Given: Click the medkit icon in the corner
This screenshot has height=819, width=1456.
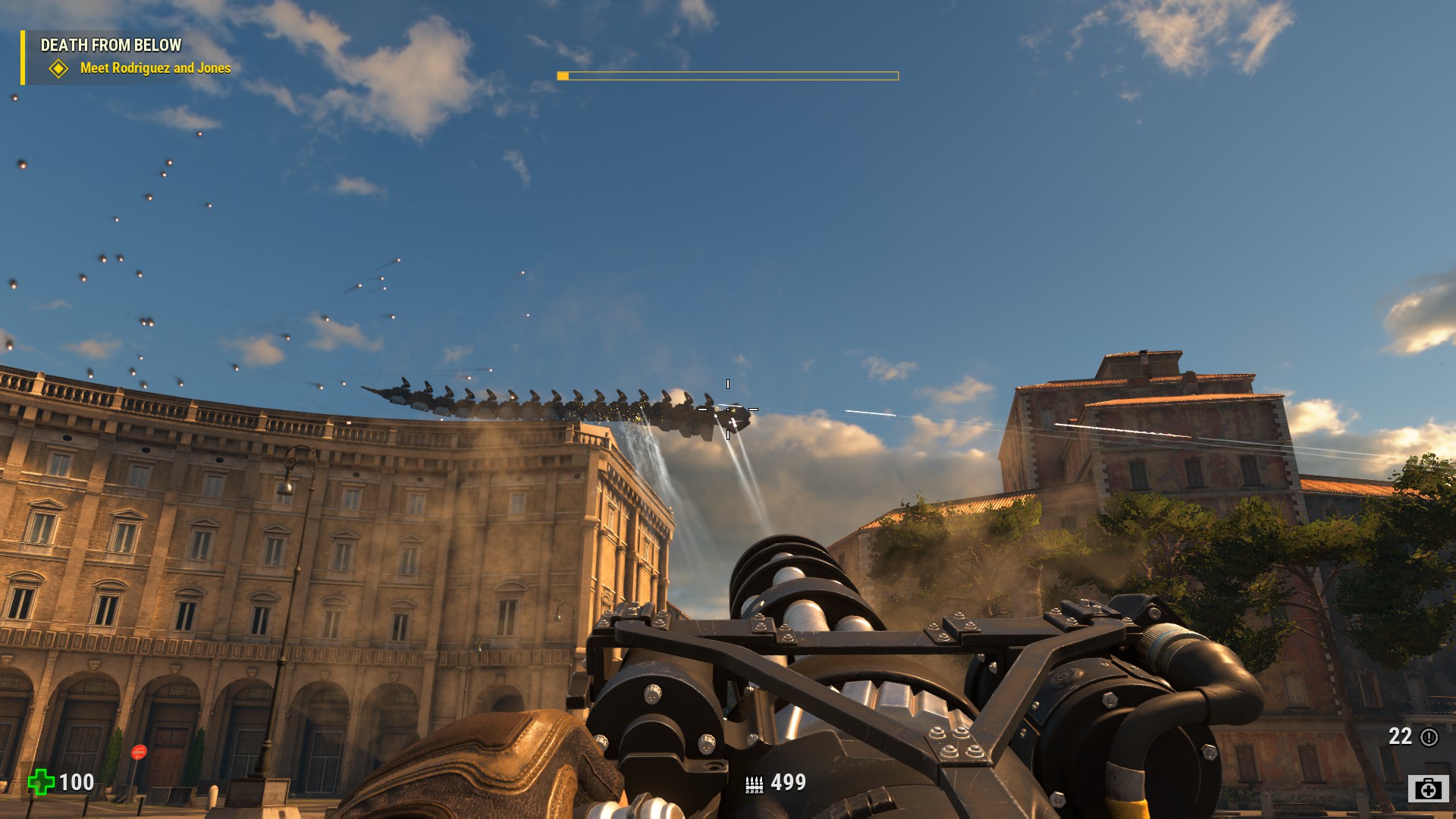Looking at the screenshot, I should point(1428,789).
